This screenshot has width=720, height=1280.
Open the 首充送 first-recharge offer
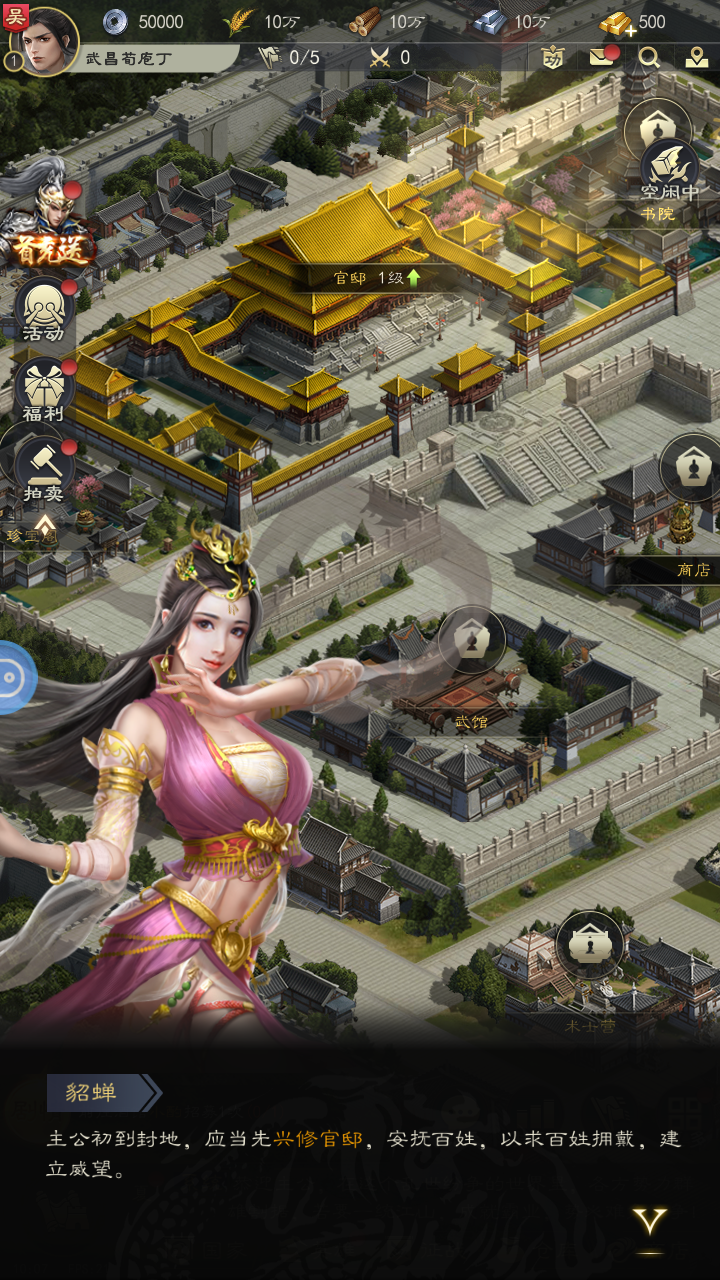point(46,228)
